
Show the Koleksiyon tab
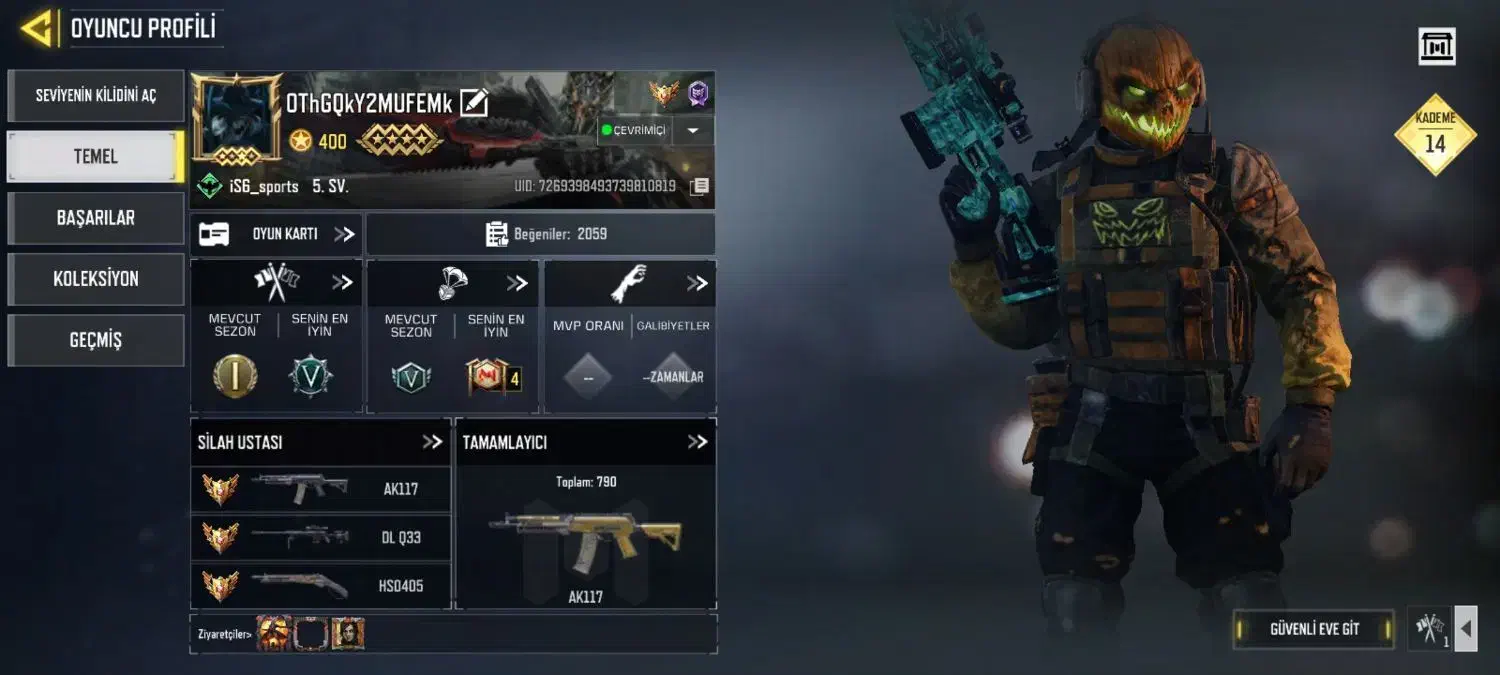[96, 279]
